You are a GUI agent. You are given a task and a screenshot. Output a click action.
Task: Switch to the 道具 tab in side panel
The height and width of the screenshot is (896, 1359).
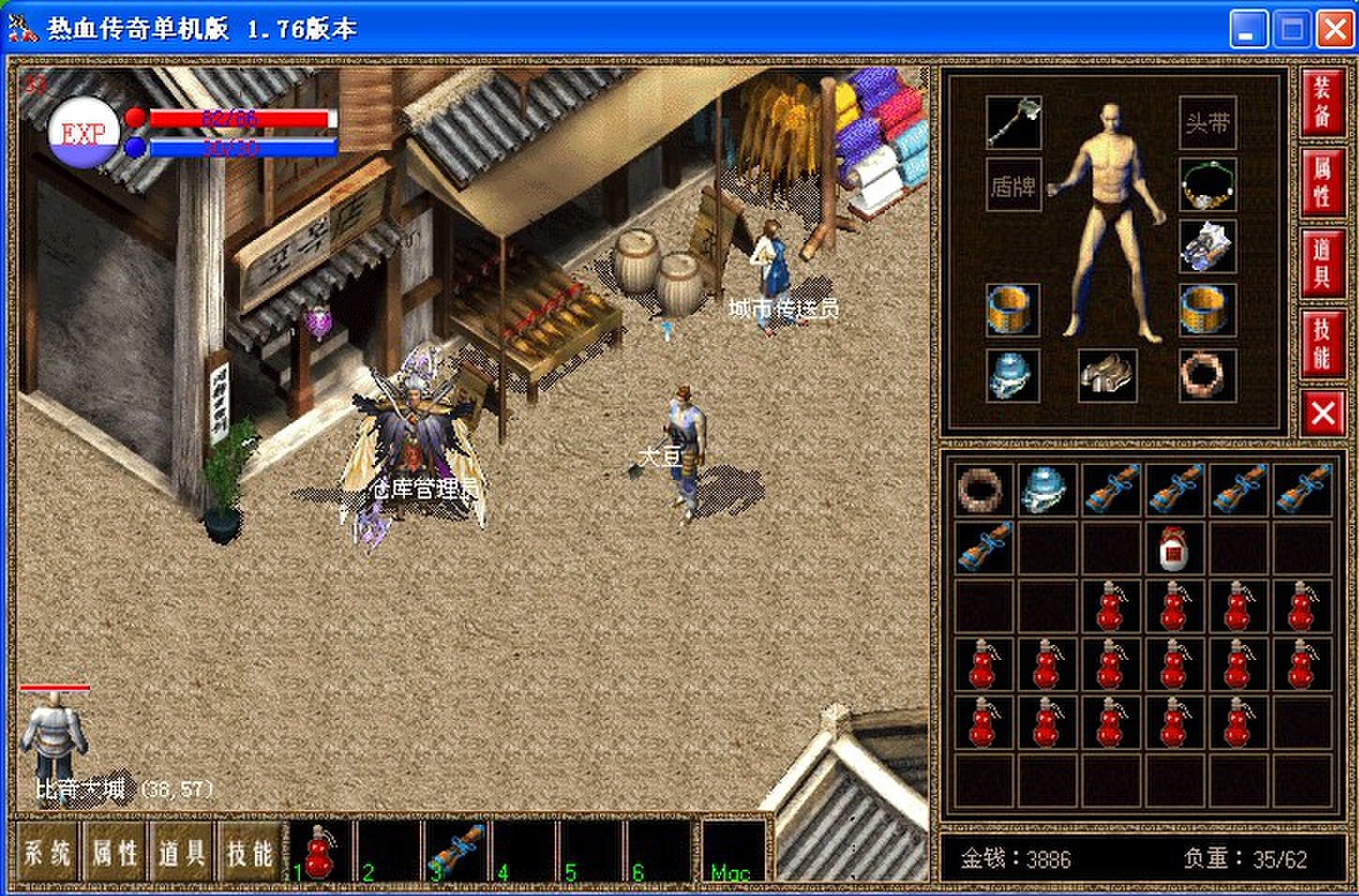pyautogui.click(x=1322, y=262)
